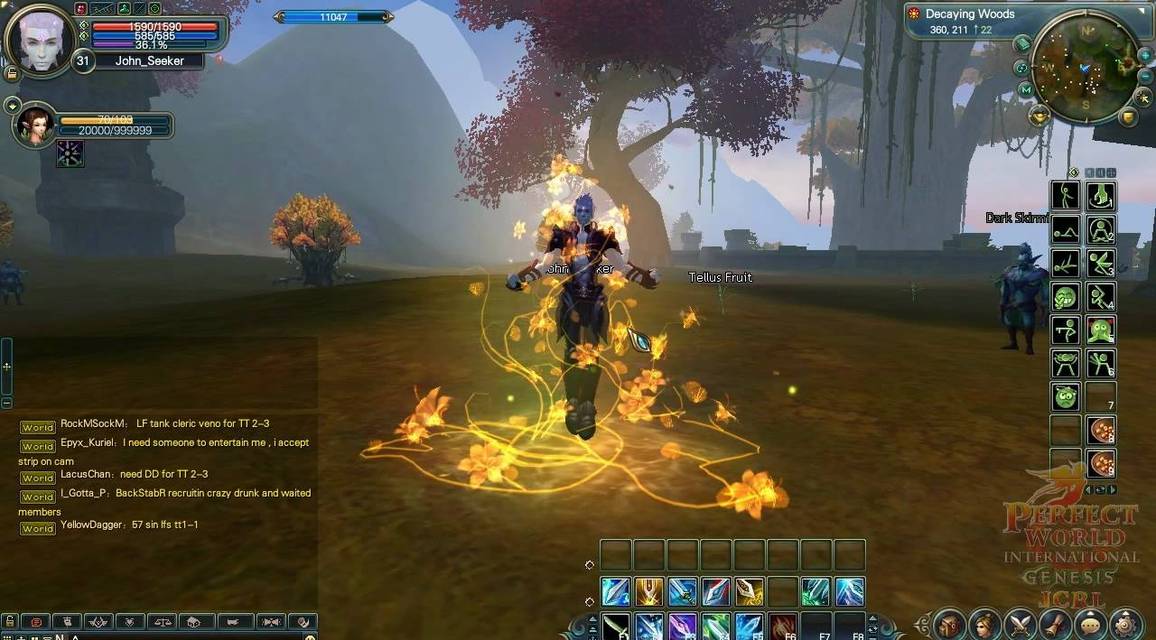Screen dimensions: 1156x640
Task: Select the pet companion portrait
Action: pos(36,123)
